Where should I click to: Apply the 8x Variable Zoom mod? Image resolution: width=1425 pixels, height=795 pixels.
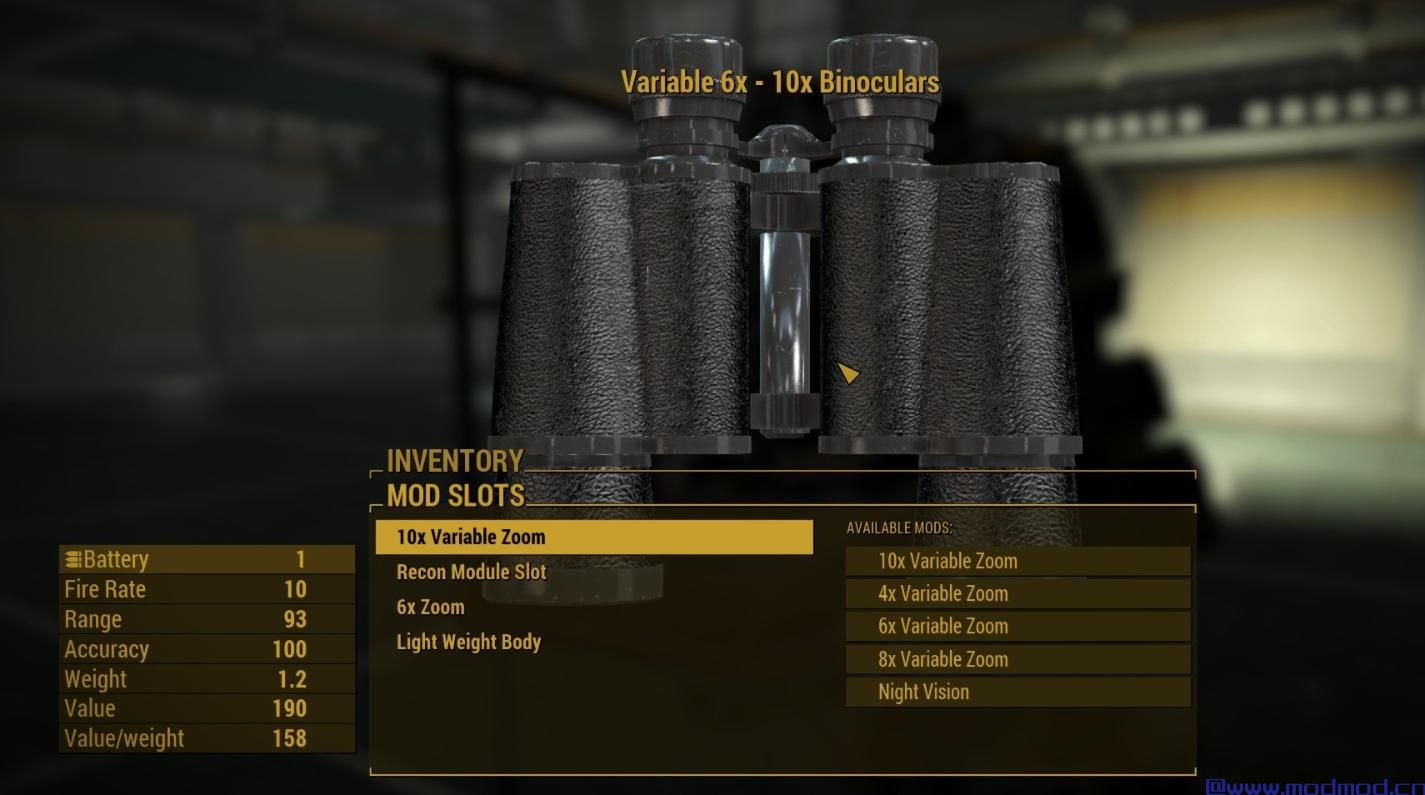tap(1016, 658)
